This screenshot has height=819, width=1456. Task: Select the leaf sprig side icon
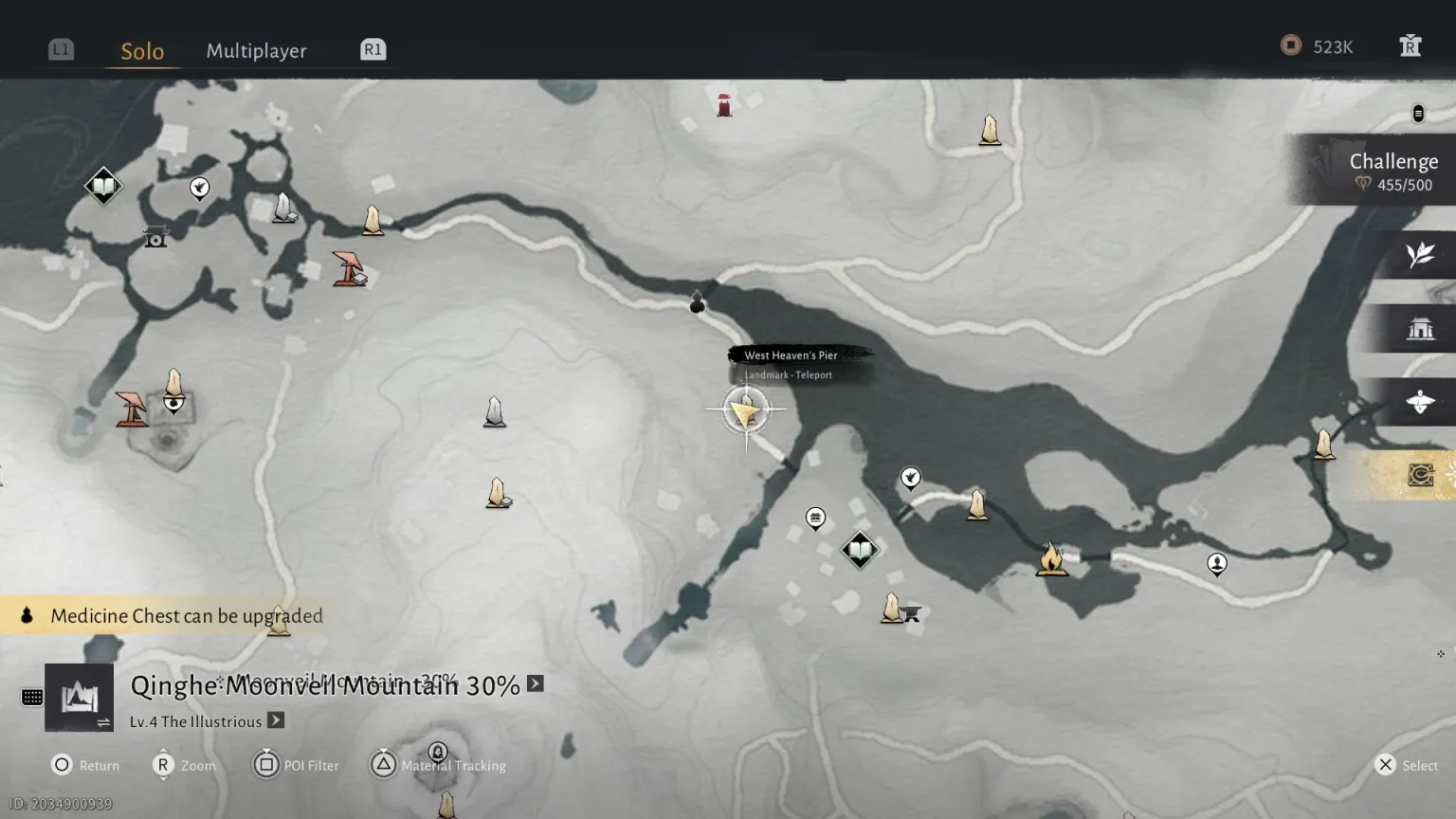click(x=1420, y=255)
